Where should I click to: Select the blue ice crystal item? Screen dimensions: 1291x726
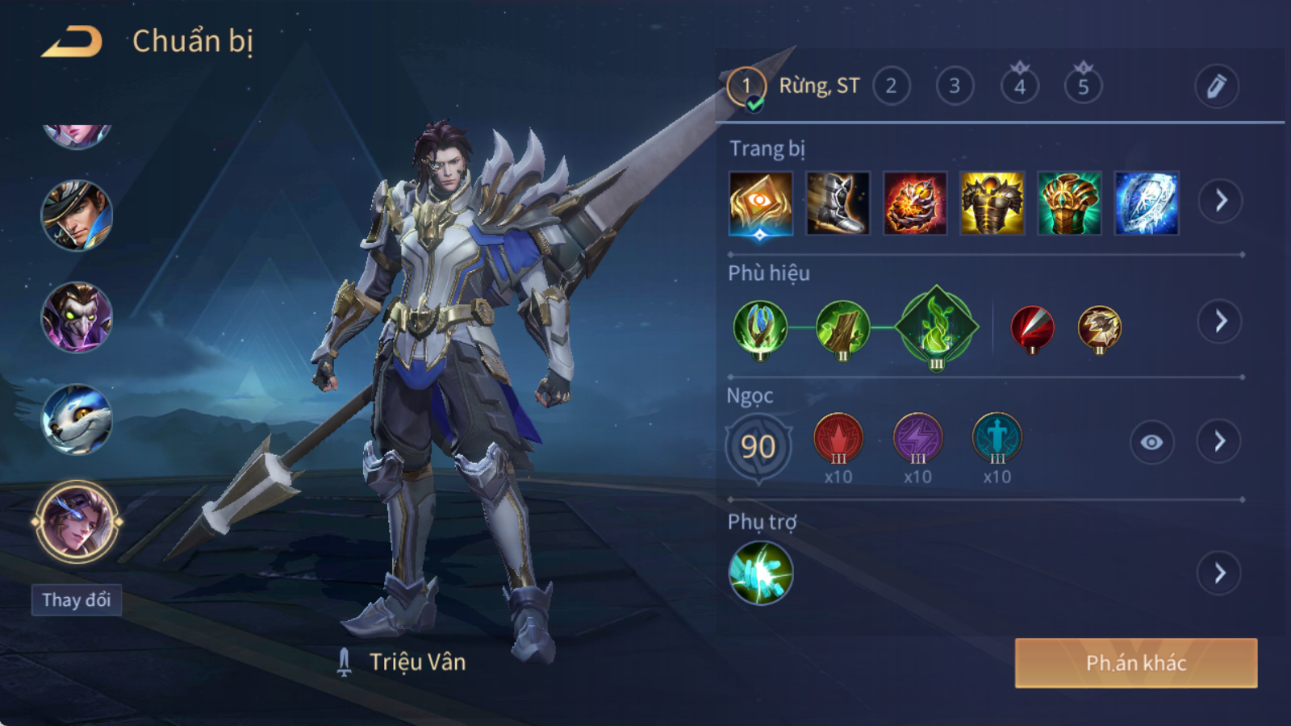(x=1146, y=203)
